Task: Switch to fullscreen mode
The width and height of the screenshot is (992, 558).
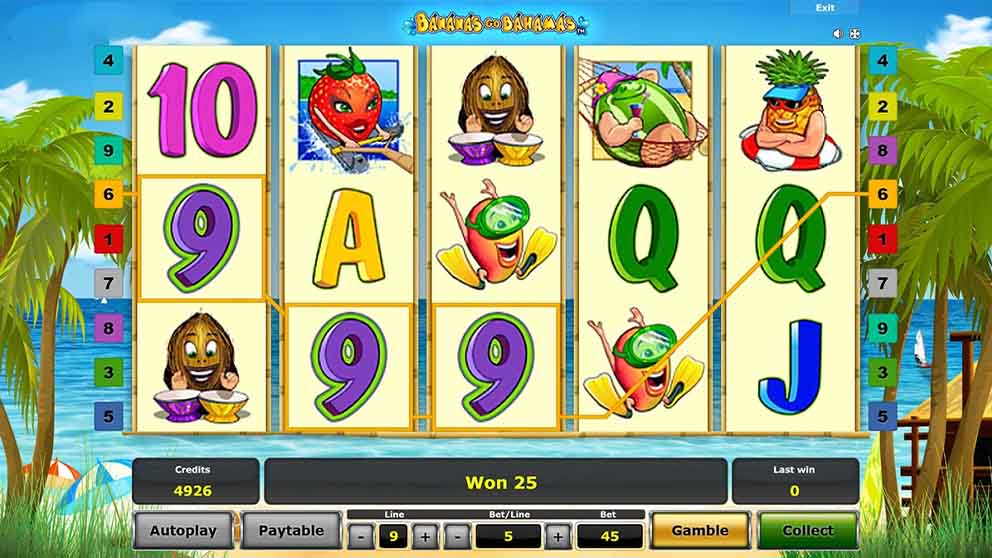Action: pos(855,33)
